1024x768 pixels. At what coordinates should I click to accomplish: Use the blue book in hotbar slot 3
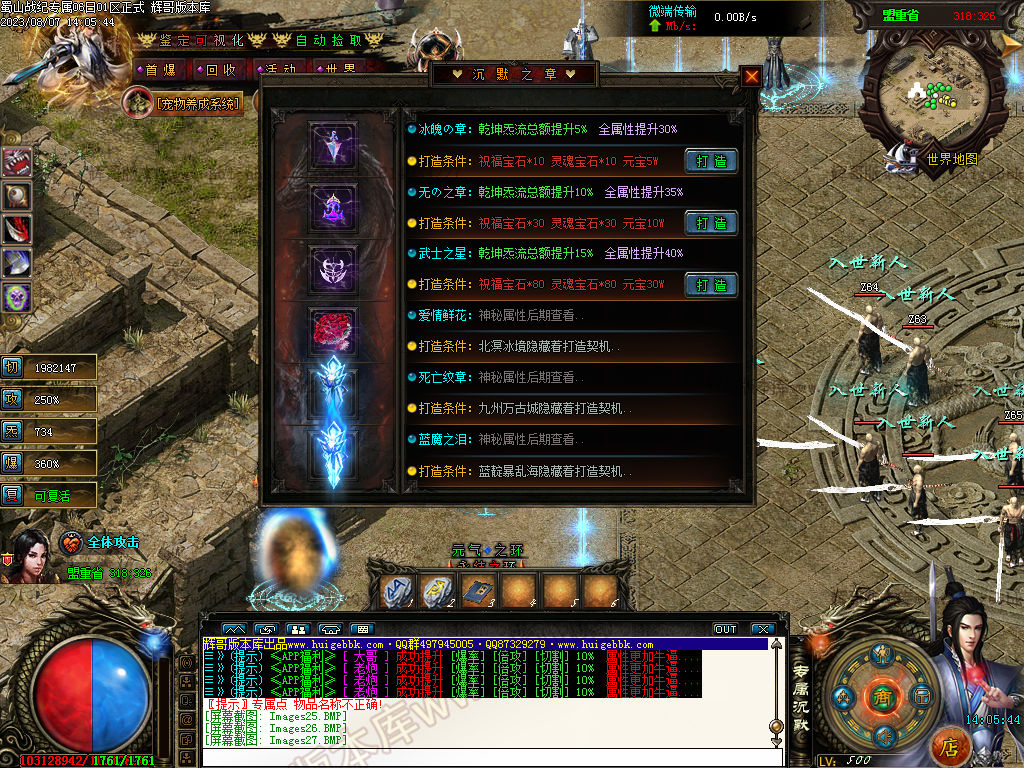pyautogui.click(x=479, y=591)
